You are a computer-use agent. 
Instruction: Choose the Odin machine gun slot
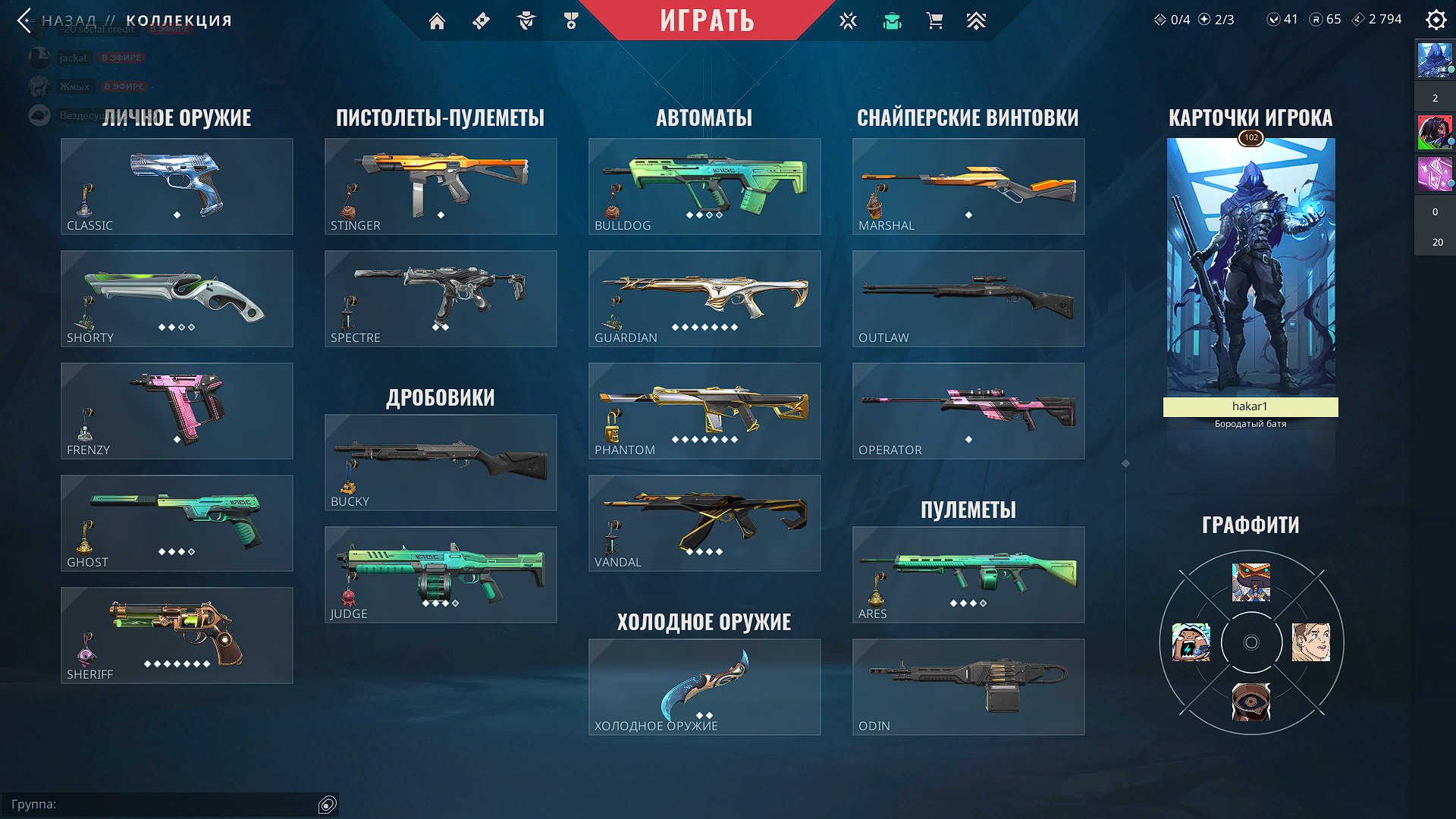[968, 687]
